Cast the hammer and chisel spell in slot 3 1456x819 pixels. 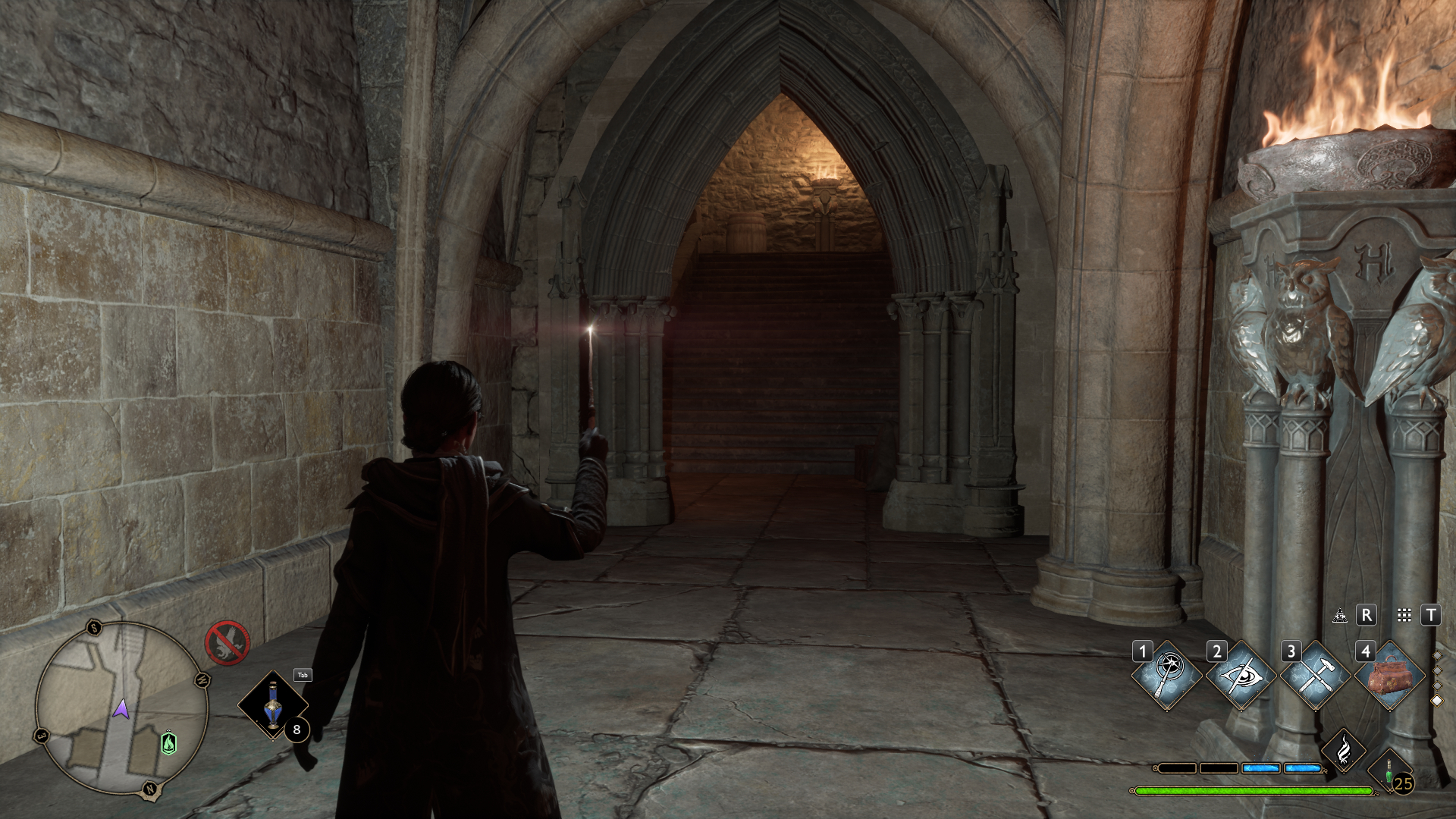click(x=1315, y=675)
